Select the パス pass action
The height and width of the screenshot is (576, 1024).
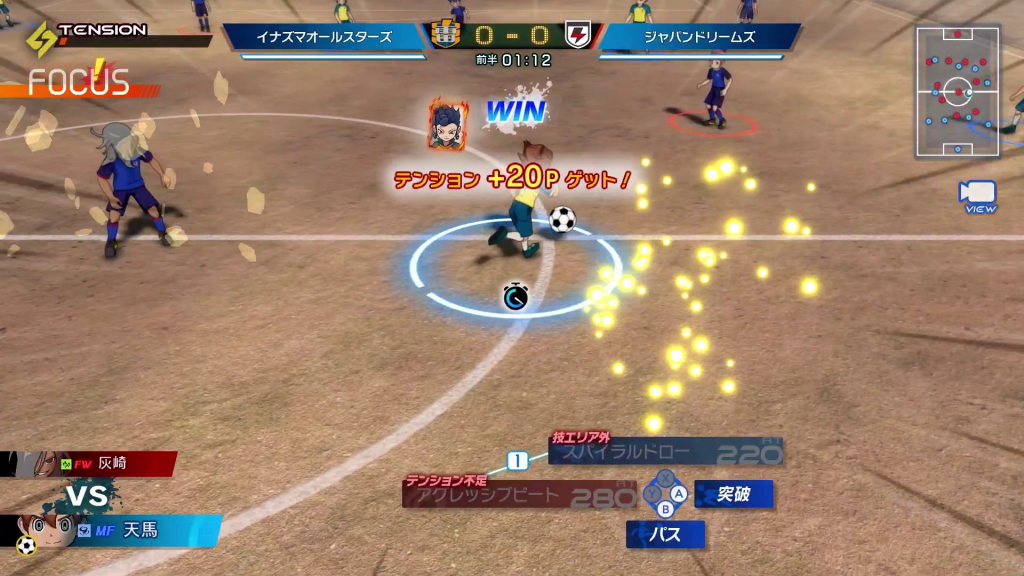click(x=665, y=535)
